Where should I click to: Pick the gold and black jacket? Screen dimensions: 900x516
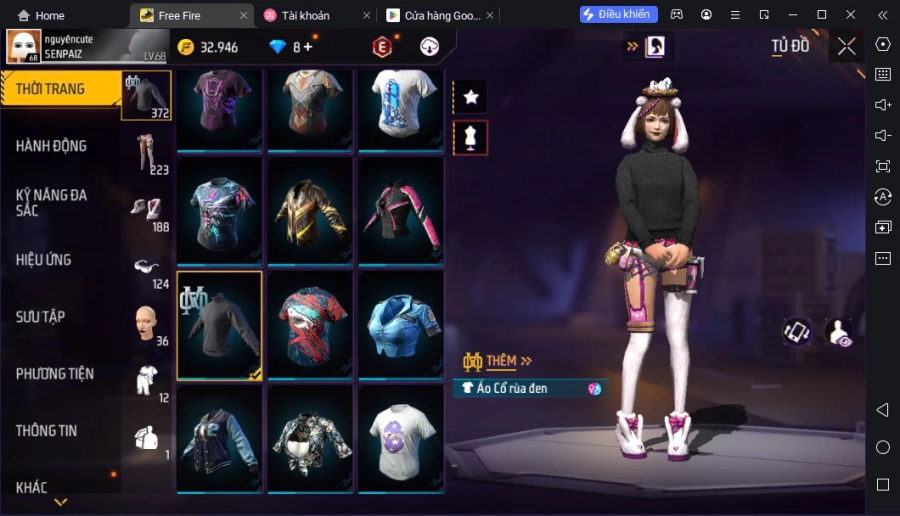(x=310, y=211)
